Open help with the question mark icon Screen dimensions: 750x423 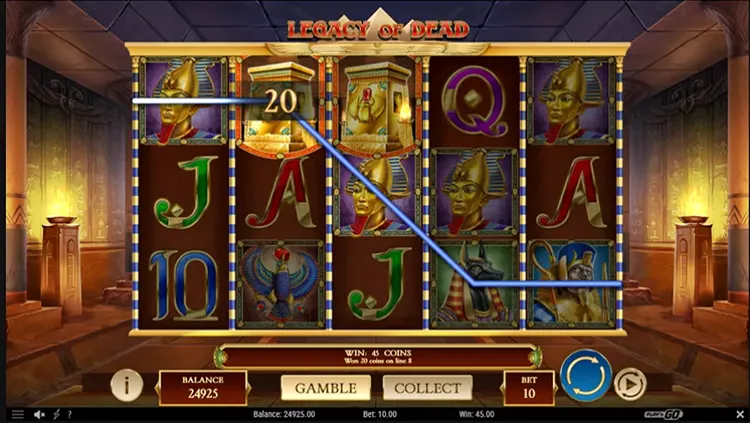69,414
